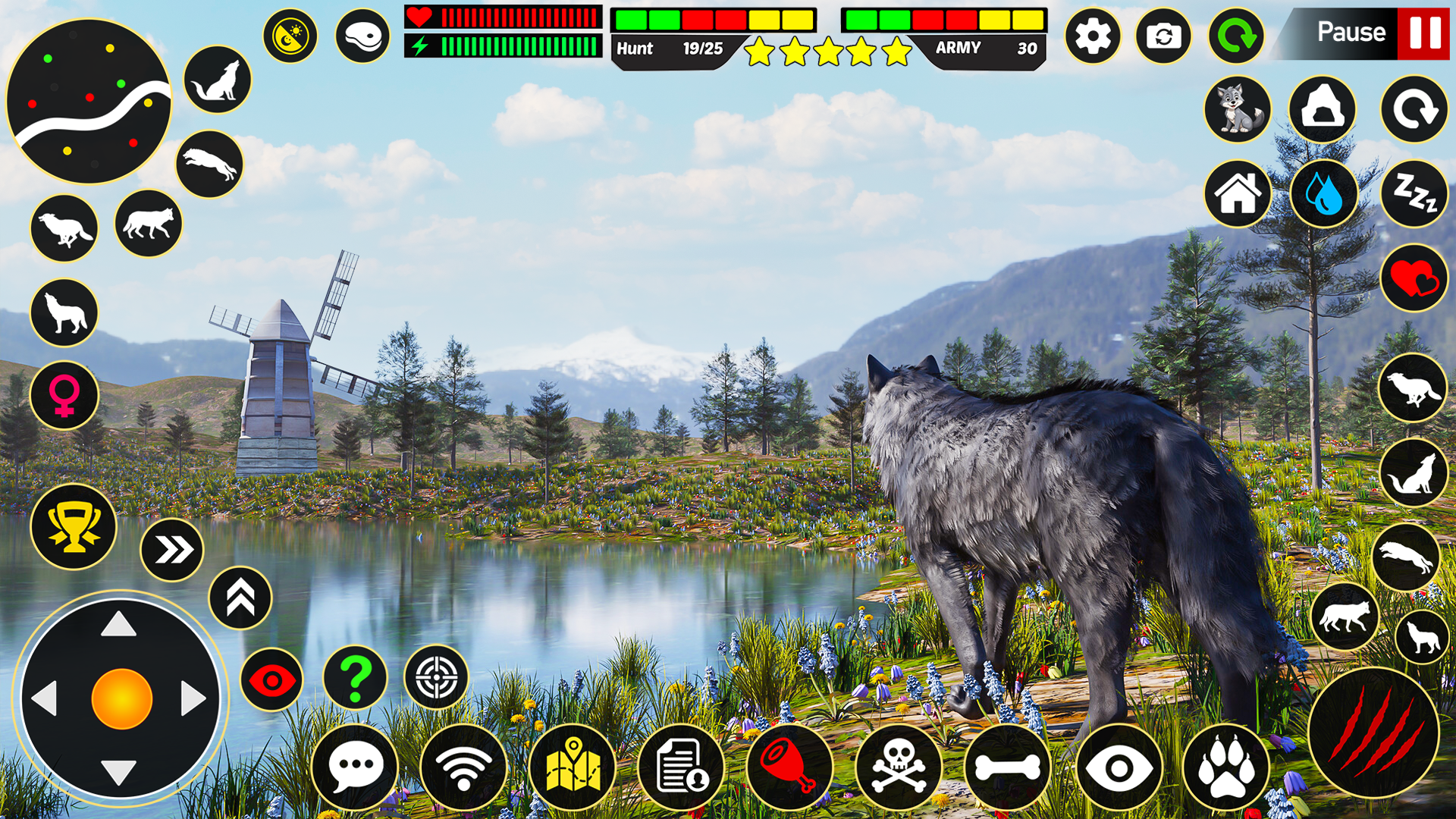Toggle the sleep ZZZ mode

[x=1415, y=194]
